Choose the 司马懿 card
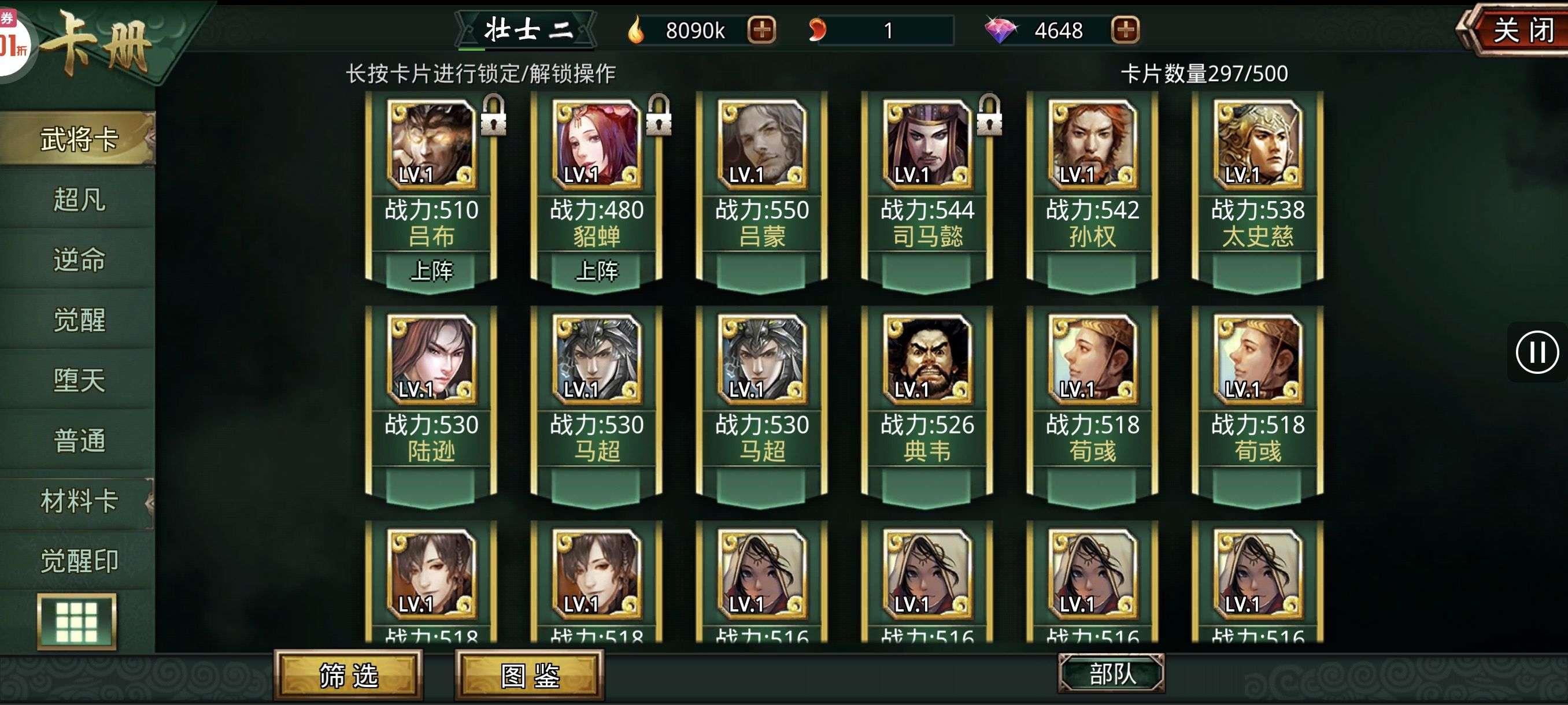1568x705 pixels. click(927, 183)
